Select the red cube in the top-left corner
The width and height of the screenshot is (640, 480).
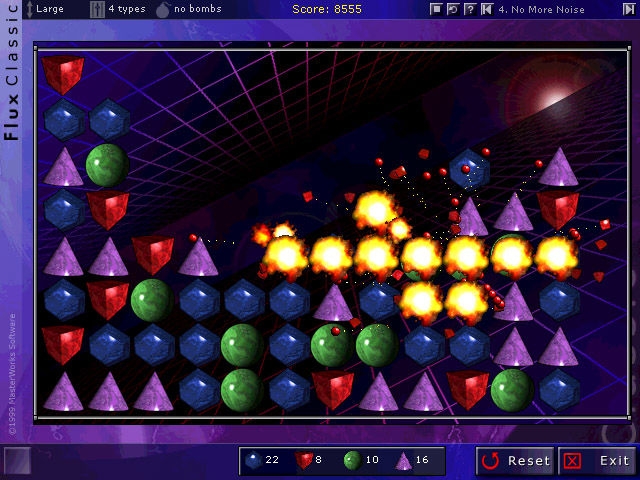click(x=63, y=73)
